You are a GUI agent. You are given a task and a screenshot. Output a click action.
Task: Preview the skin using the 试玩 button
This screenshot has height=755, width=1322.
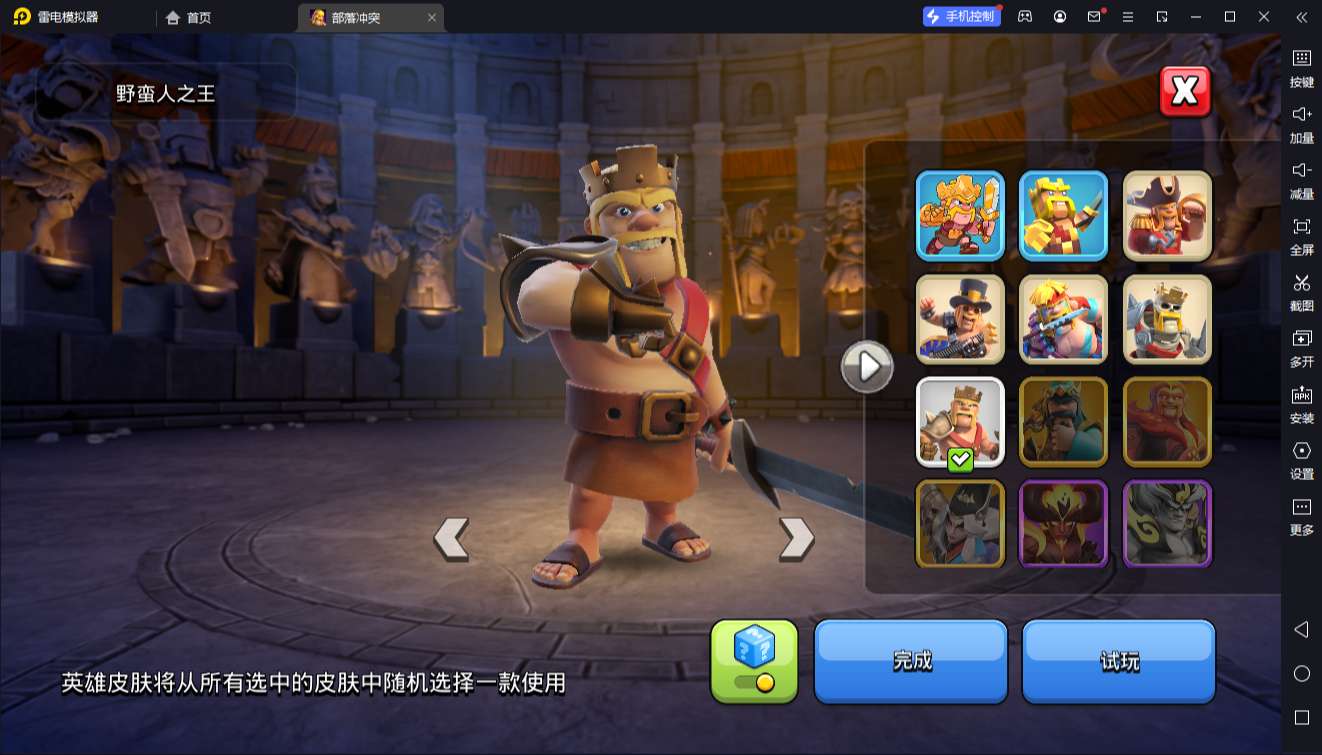click(1118, 662)
